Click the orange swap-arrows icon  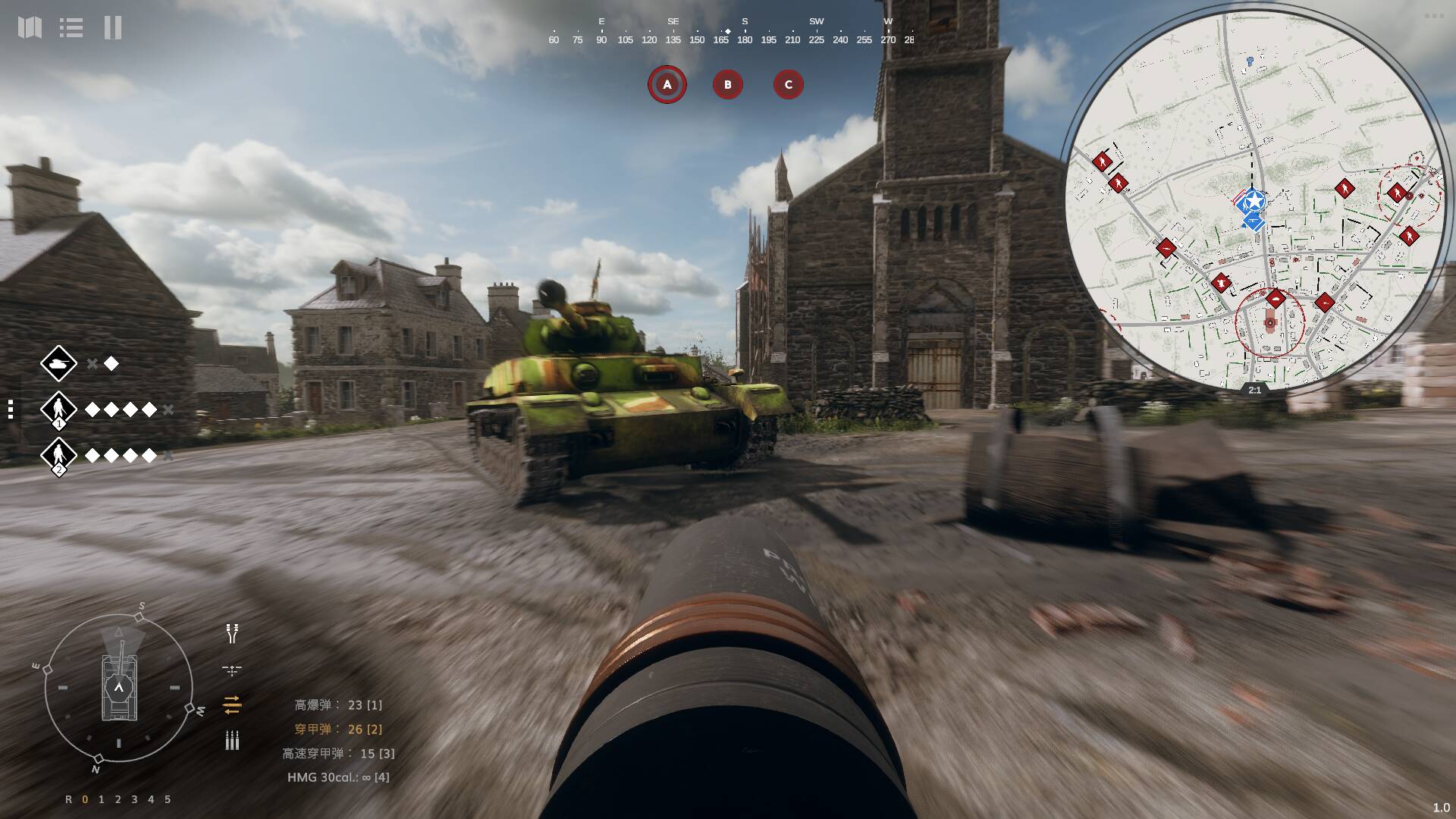click(232, 705)
